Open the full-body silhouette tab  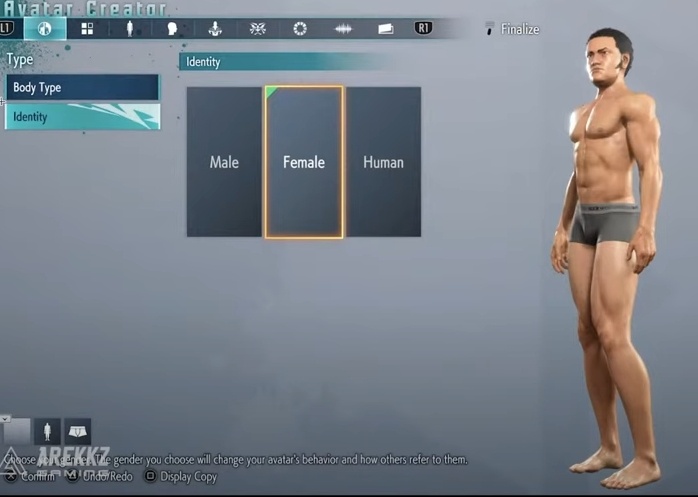[130, 29]
